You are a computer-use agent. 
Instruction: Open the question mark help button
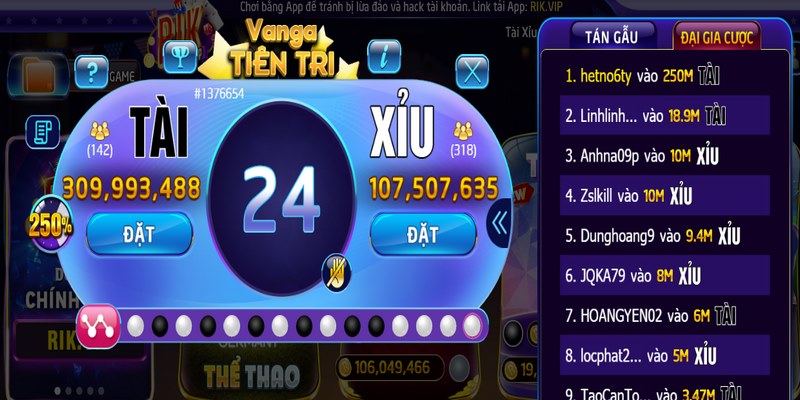coord(91,70)
